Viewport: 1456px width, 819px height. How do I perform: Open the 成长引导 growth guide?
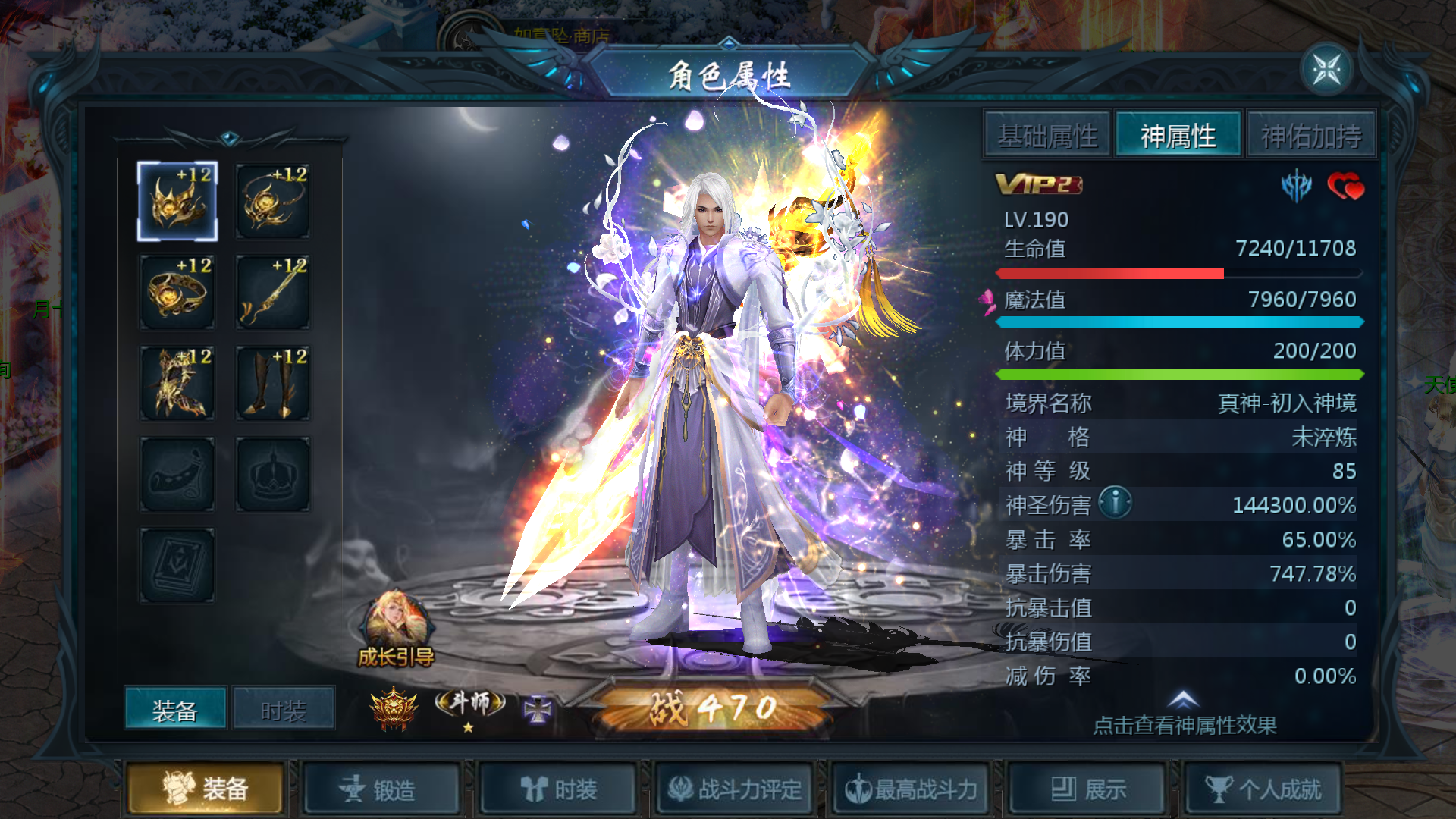tap(396, 631)
